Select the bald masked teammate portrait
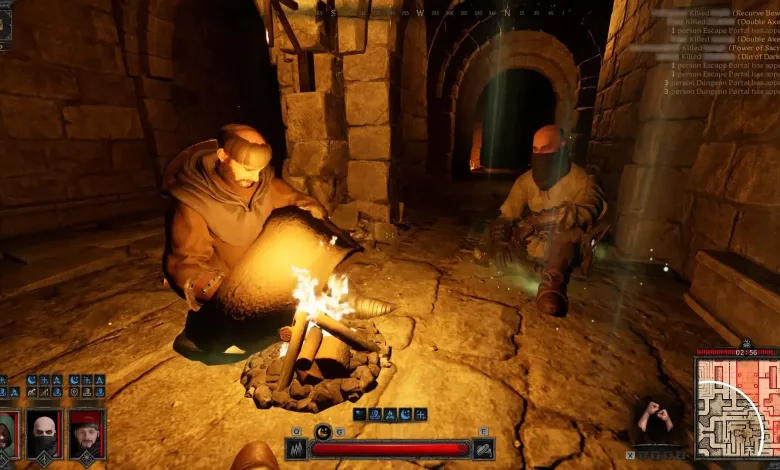The height and width of the screenshot is (470, 780). pyautogui.click(x=44, y=432)
